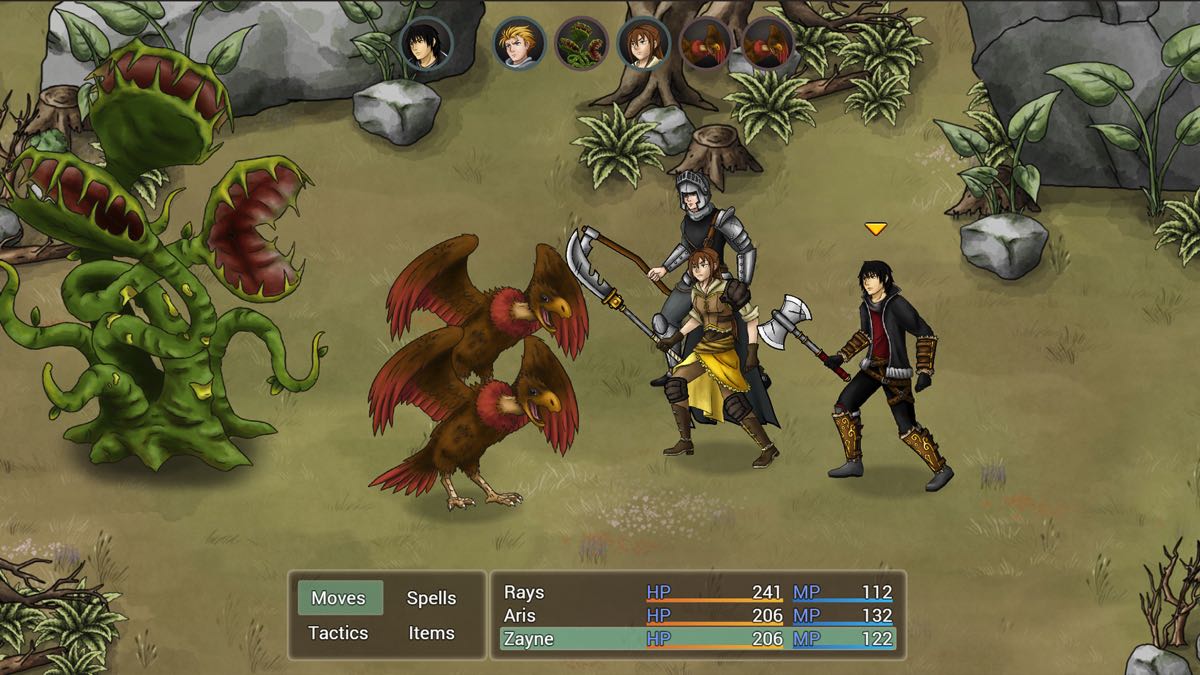Select Rays in the party list
Screen dimensions: 1200x675
point(698,593)
